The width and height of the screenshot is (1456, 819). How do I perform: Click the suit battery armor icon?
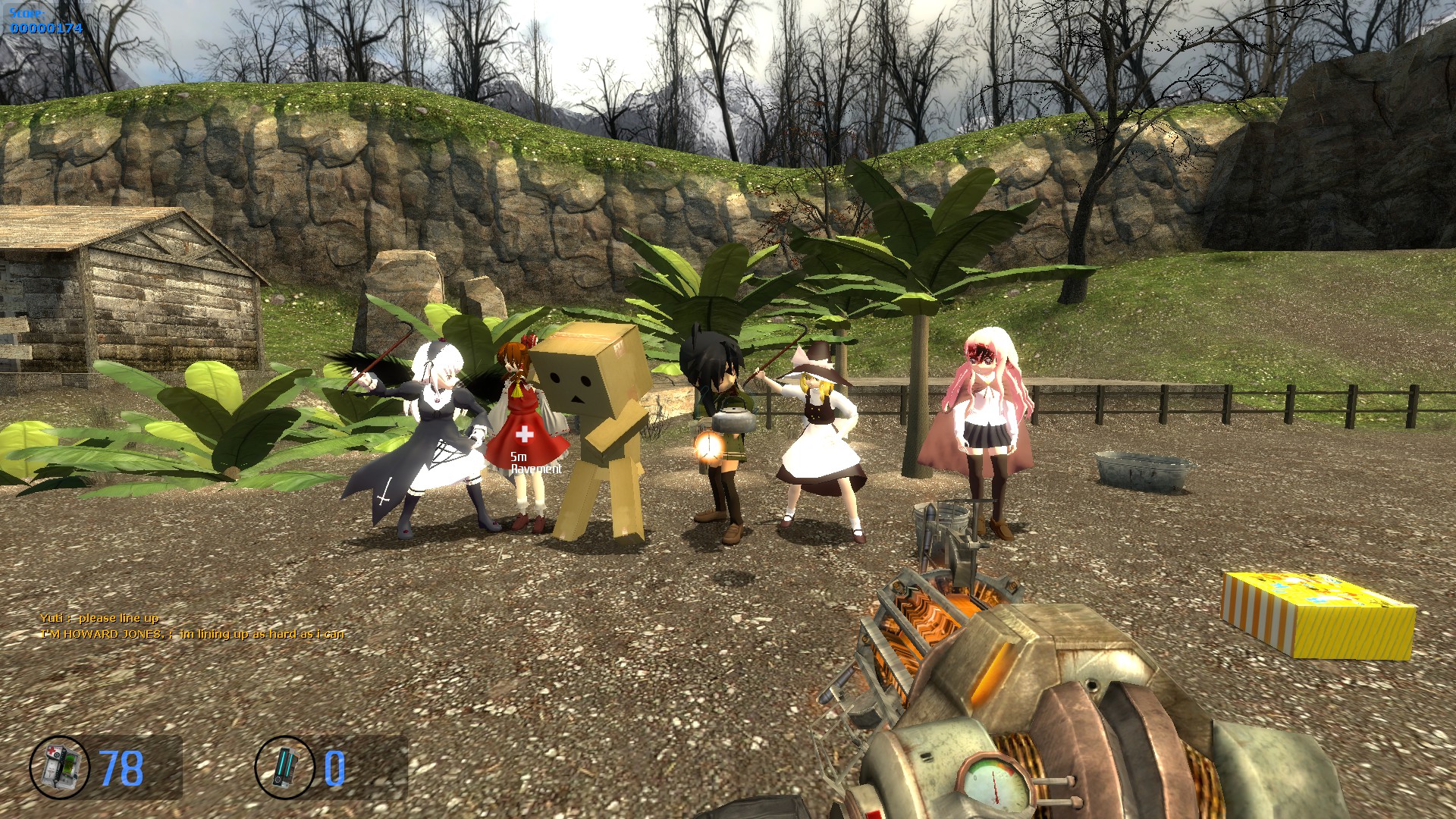click(x=284, y=767)
